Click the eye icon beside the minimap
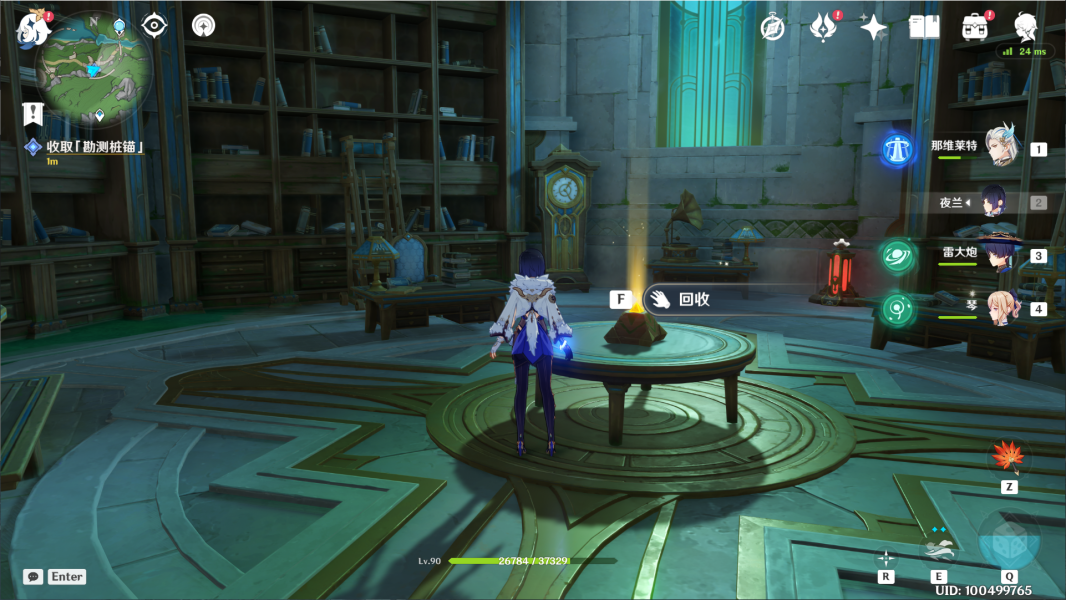The width and height of the screenshot is (1066, 600). pyautogui.click(x=154, y=26)
